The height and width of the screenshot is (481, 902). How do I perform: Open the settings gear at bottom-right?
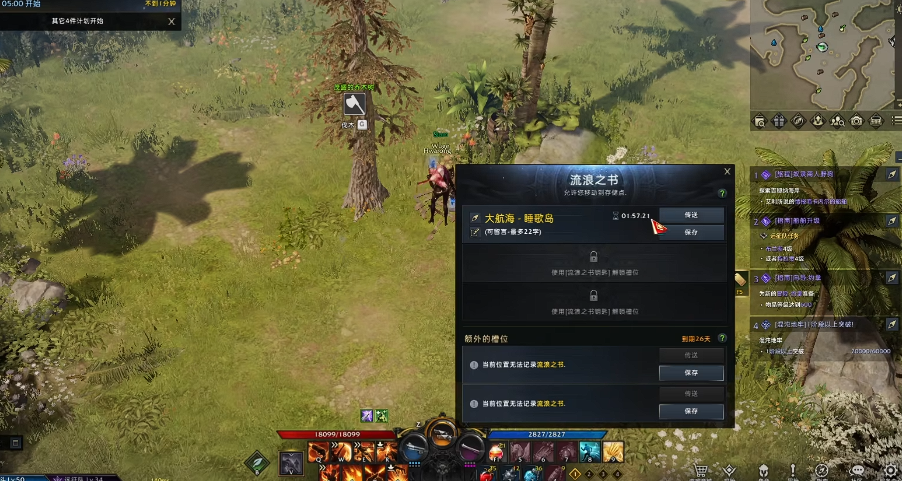point(890,470)
